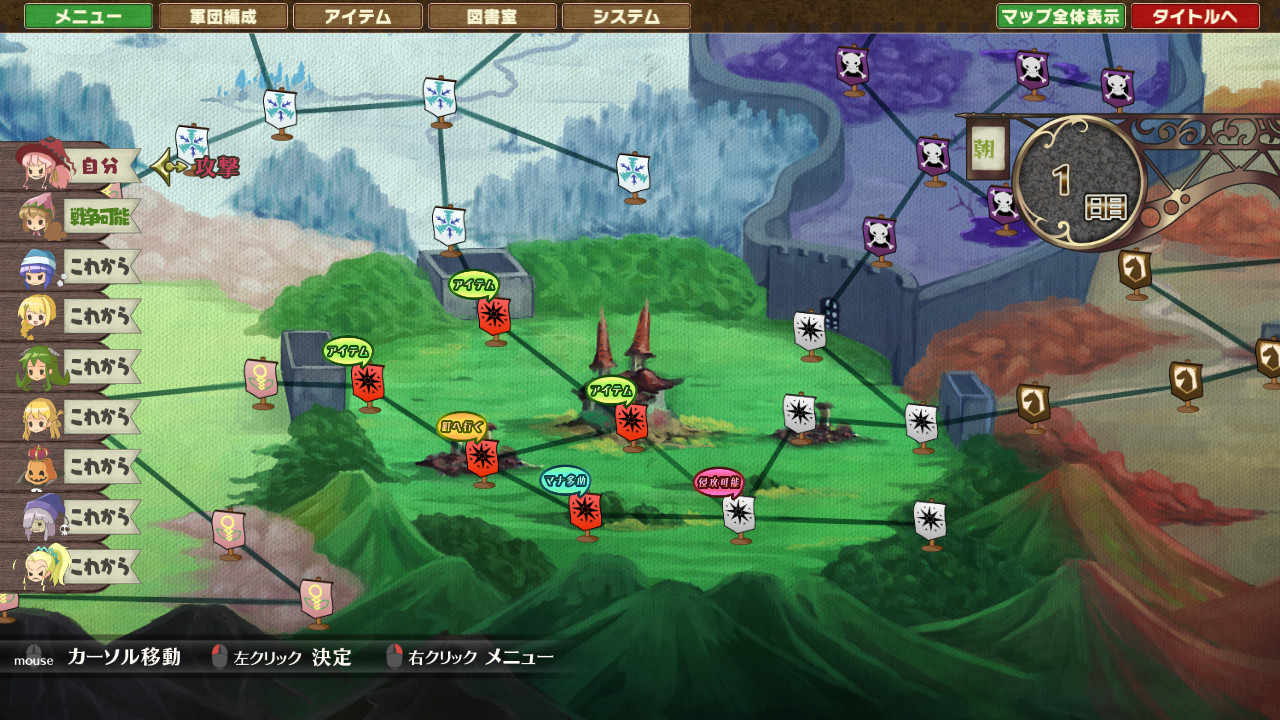Click a pink ♀ flag on the western hills
The image size is (1280, 720).
pos(263,375)
